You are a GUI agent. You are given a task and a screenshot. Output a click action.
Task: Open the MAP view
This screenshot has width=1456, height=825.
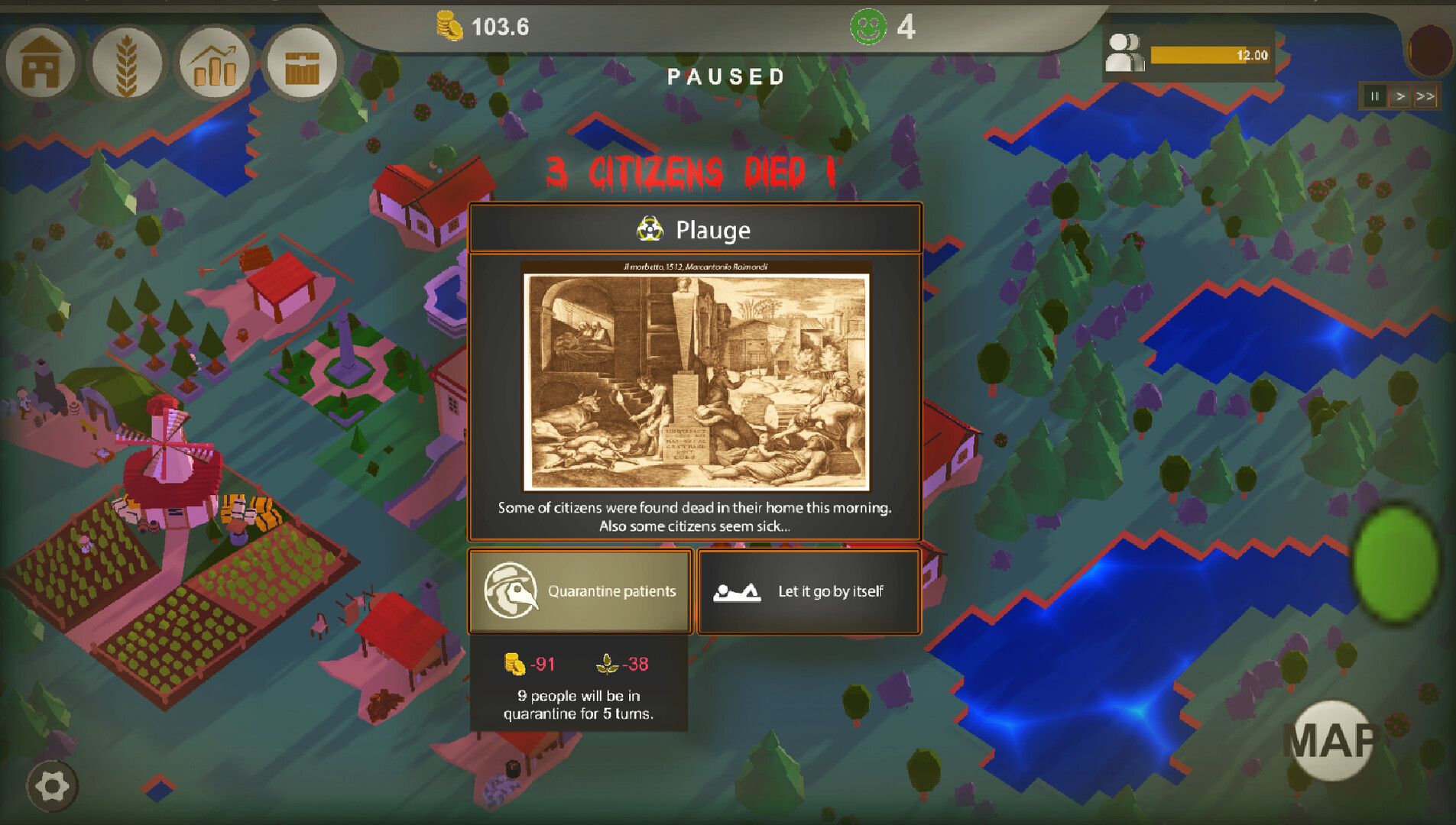(1334, 739)
